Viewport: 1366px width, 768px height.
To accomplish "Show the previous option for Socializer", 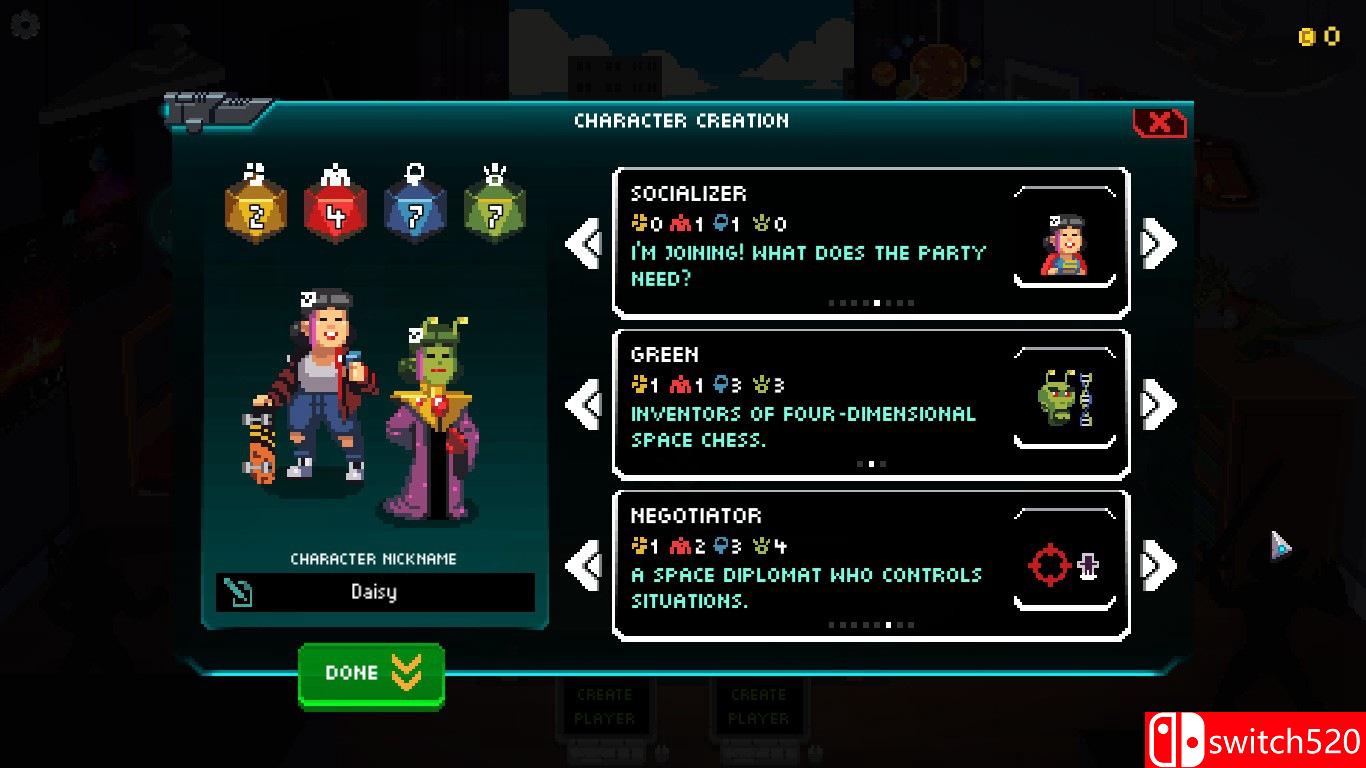I will [584, 243].
